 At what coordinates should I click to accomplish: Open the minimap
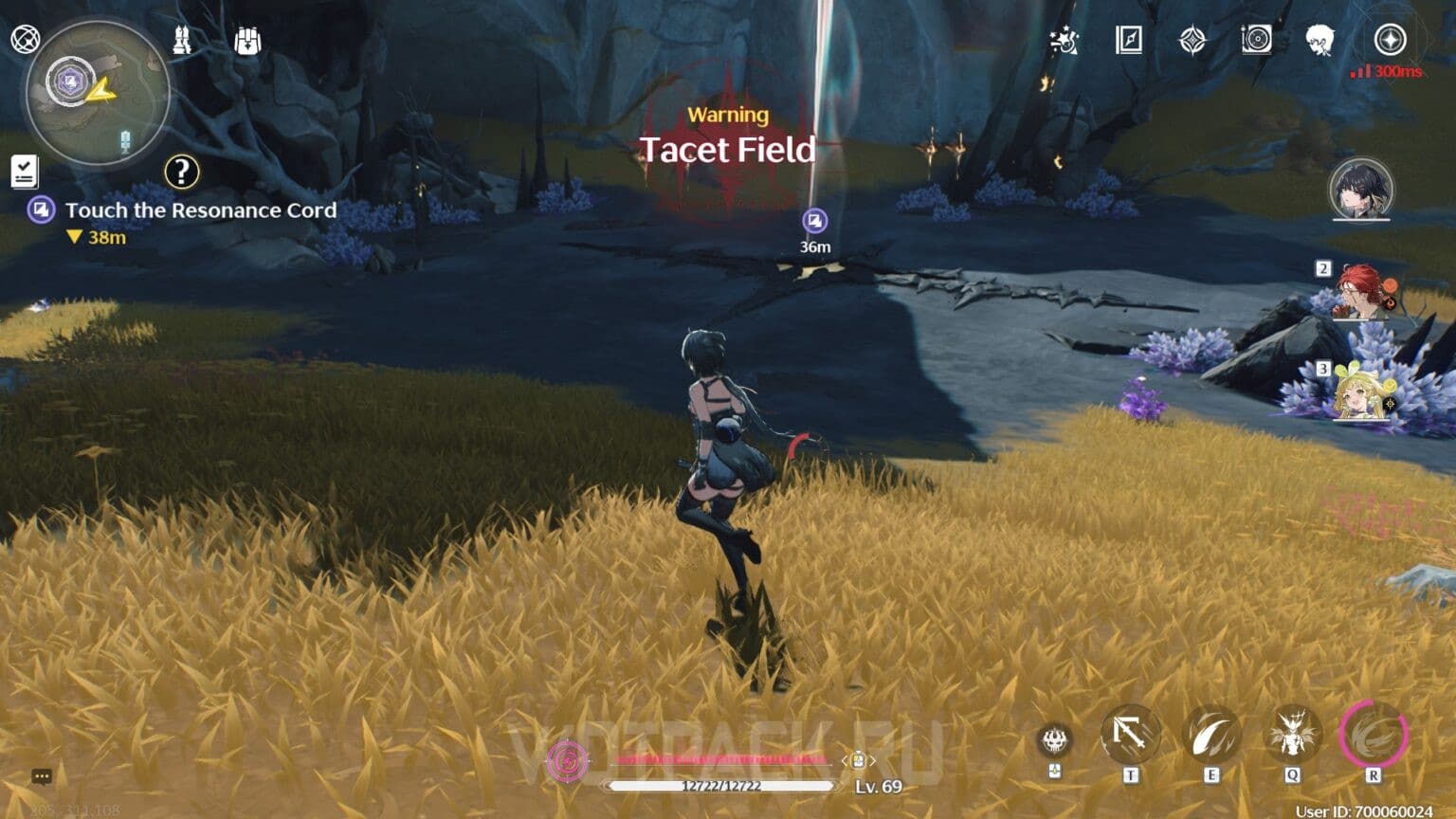(x=97, y=92)
